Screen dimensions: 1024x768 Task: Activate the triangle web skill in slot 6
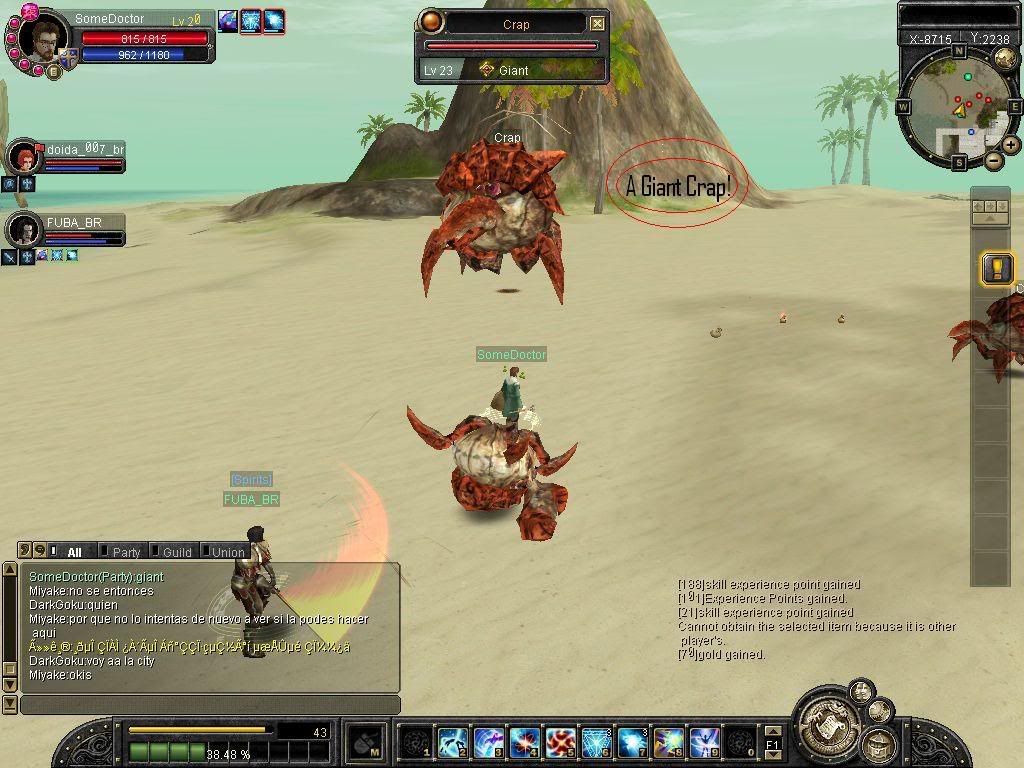(596, 742)
